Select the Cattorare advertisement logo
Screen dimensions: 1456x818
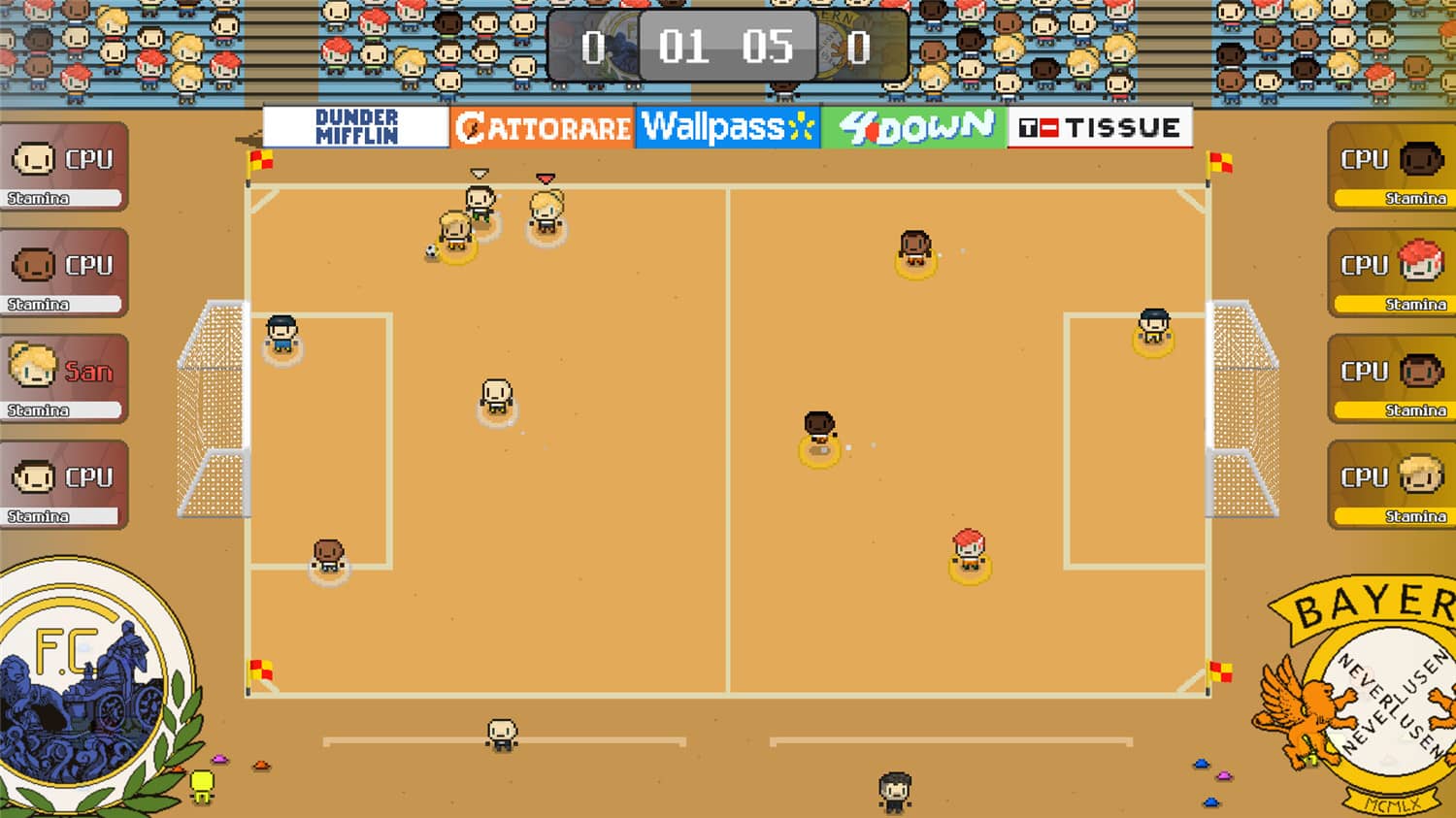click(542, 124)
